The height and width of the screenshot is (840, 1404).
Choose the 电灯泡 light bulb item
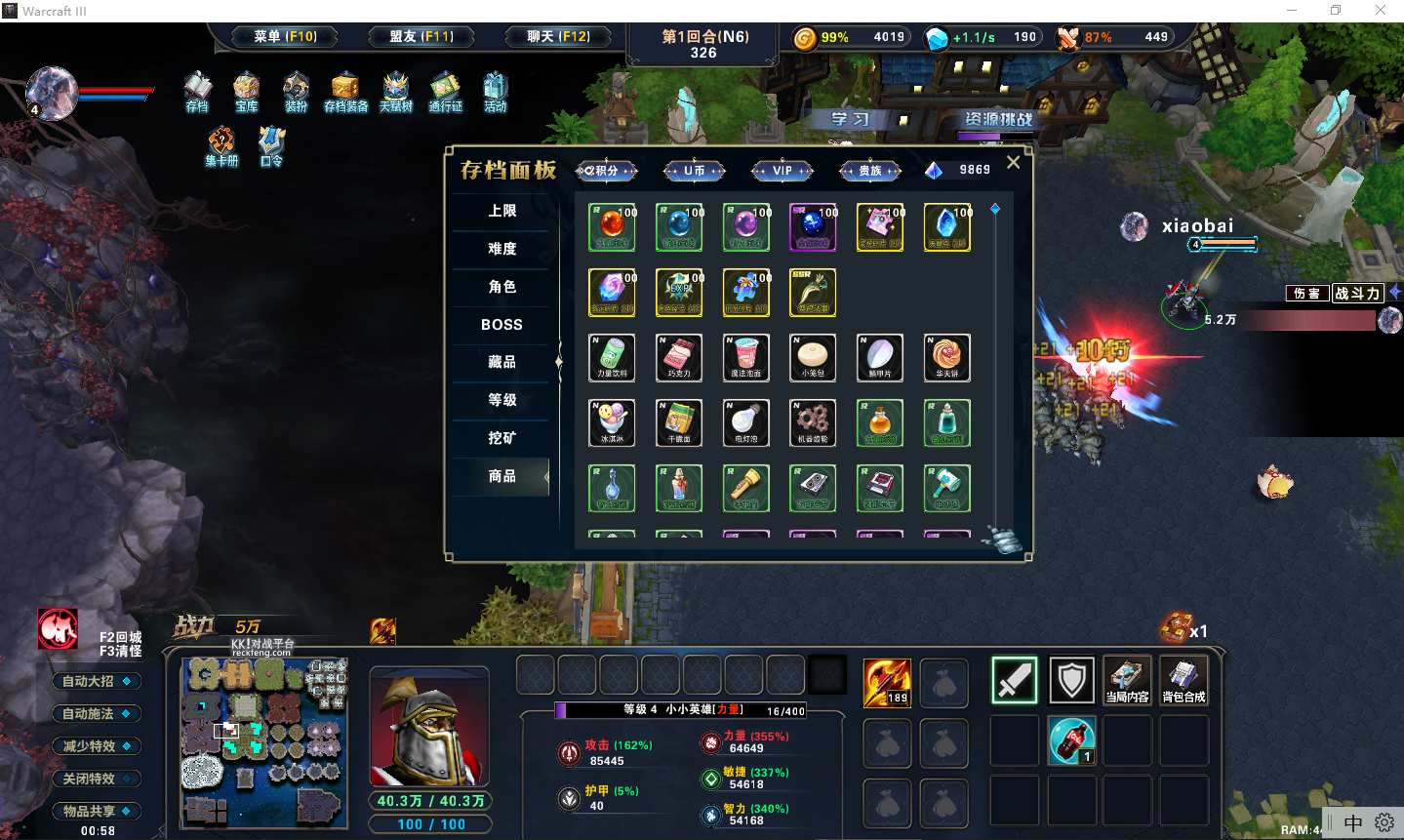point(746,423)
